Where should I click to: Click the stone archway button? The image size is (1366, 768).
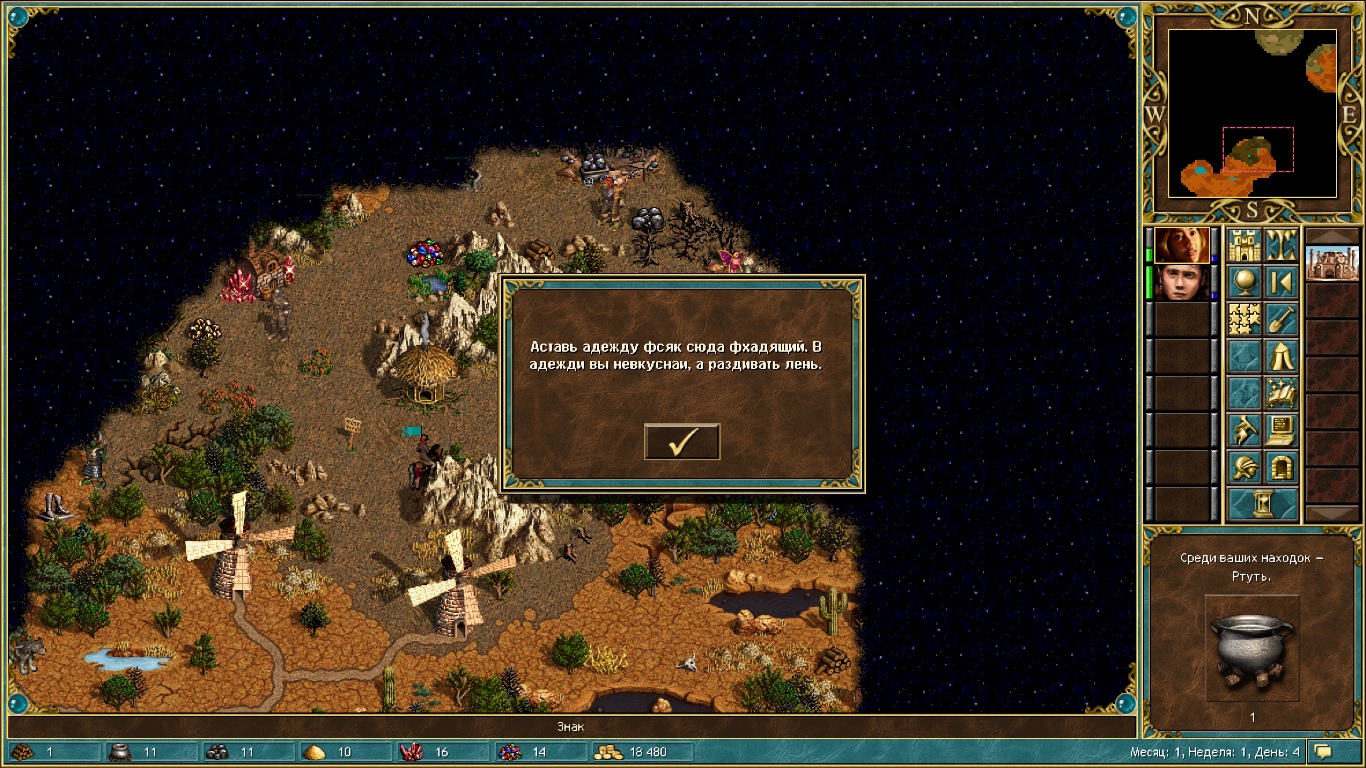[x=1281, y=467]
